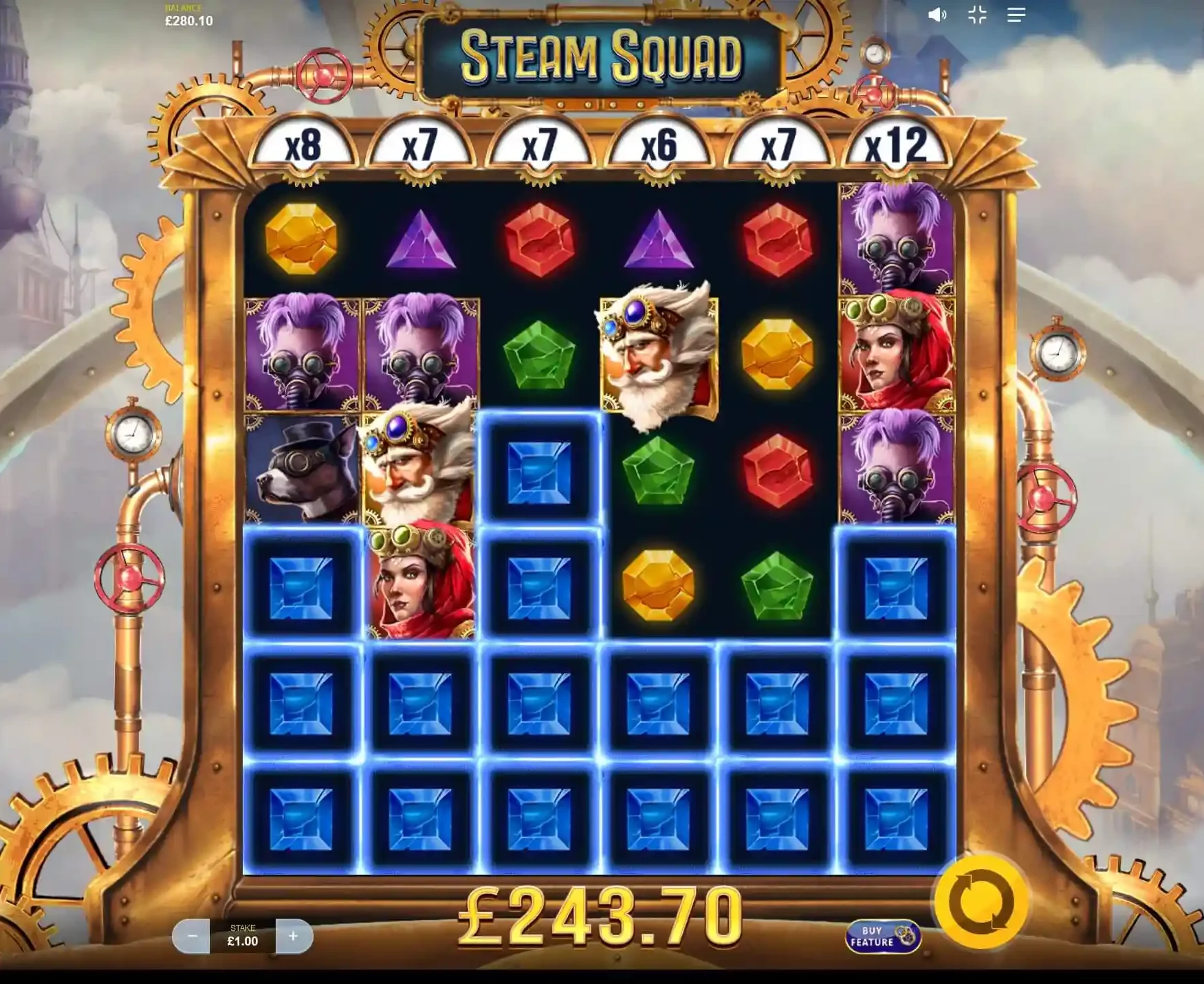Screen dimensions: 1204x984
Task: Select the dog wearing a top hat symbol
Action: click(x=300, y=471)
